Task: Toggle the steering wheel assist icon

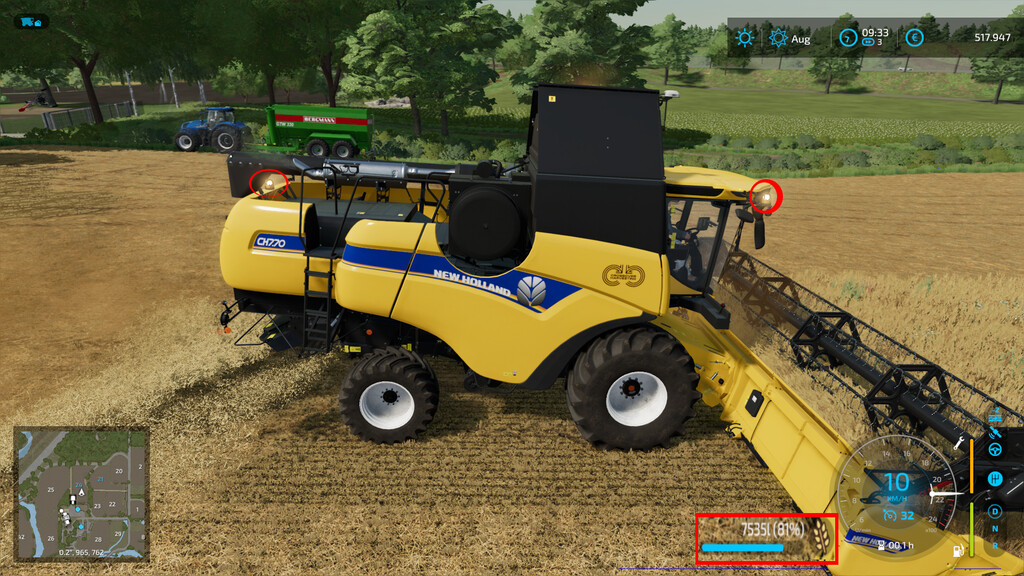Action: [995, 450]
